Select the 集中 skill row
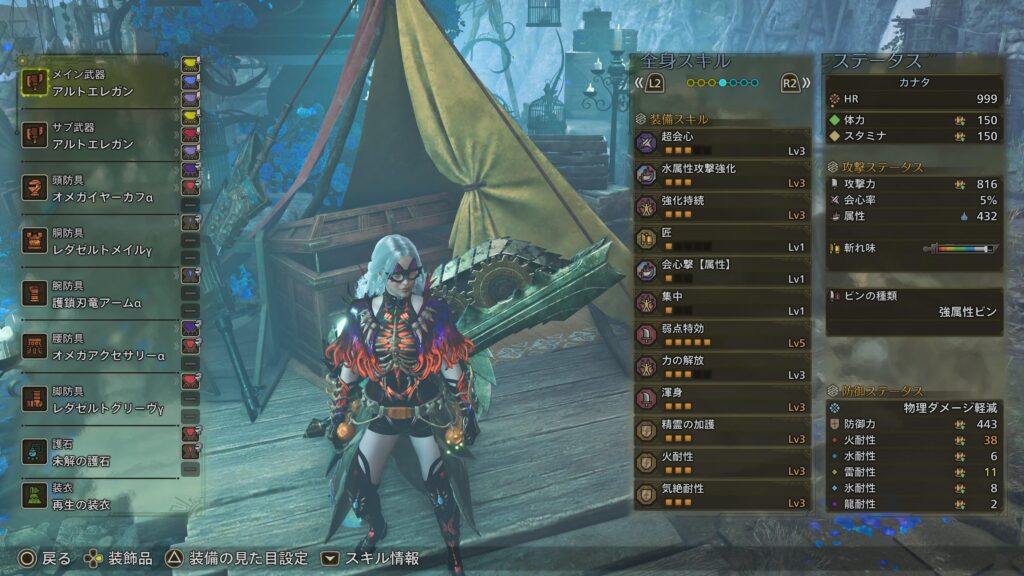 tap(721, 303)
